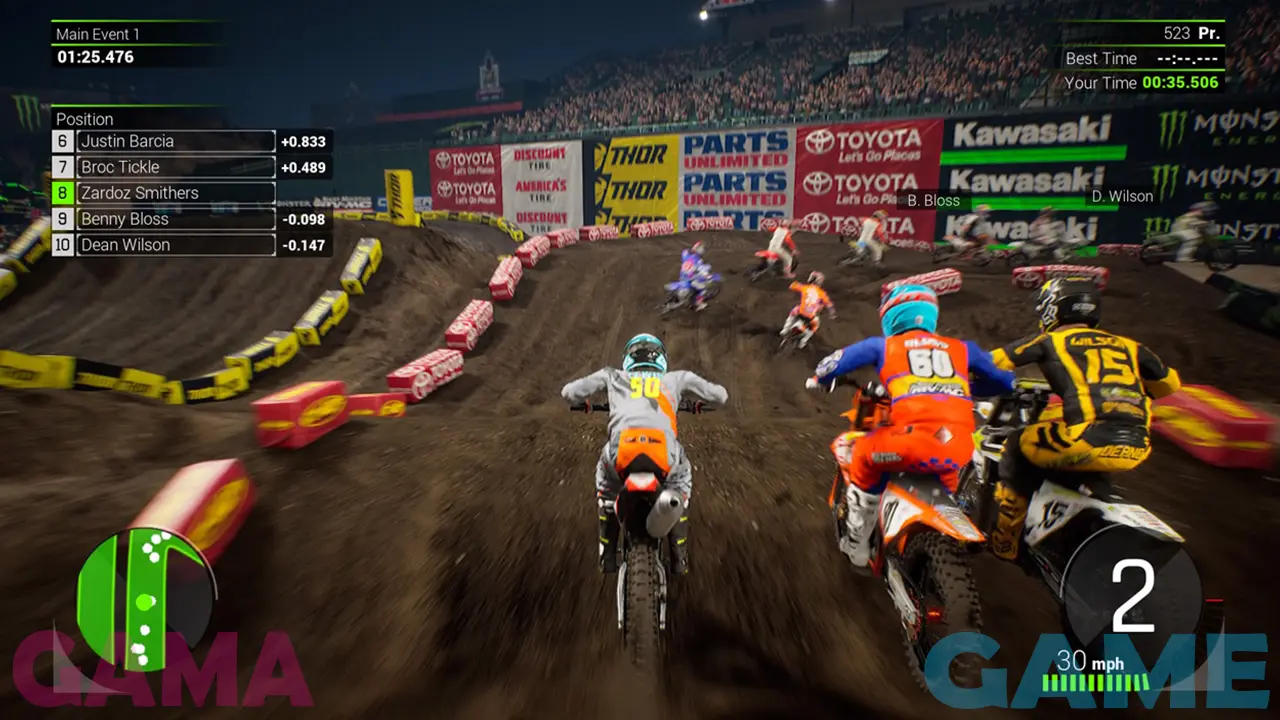Click the D. Wilson rider name tag

(1122, 196)
